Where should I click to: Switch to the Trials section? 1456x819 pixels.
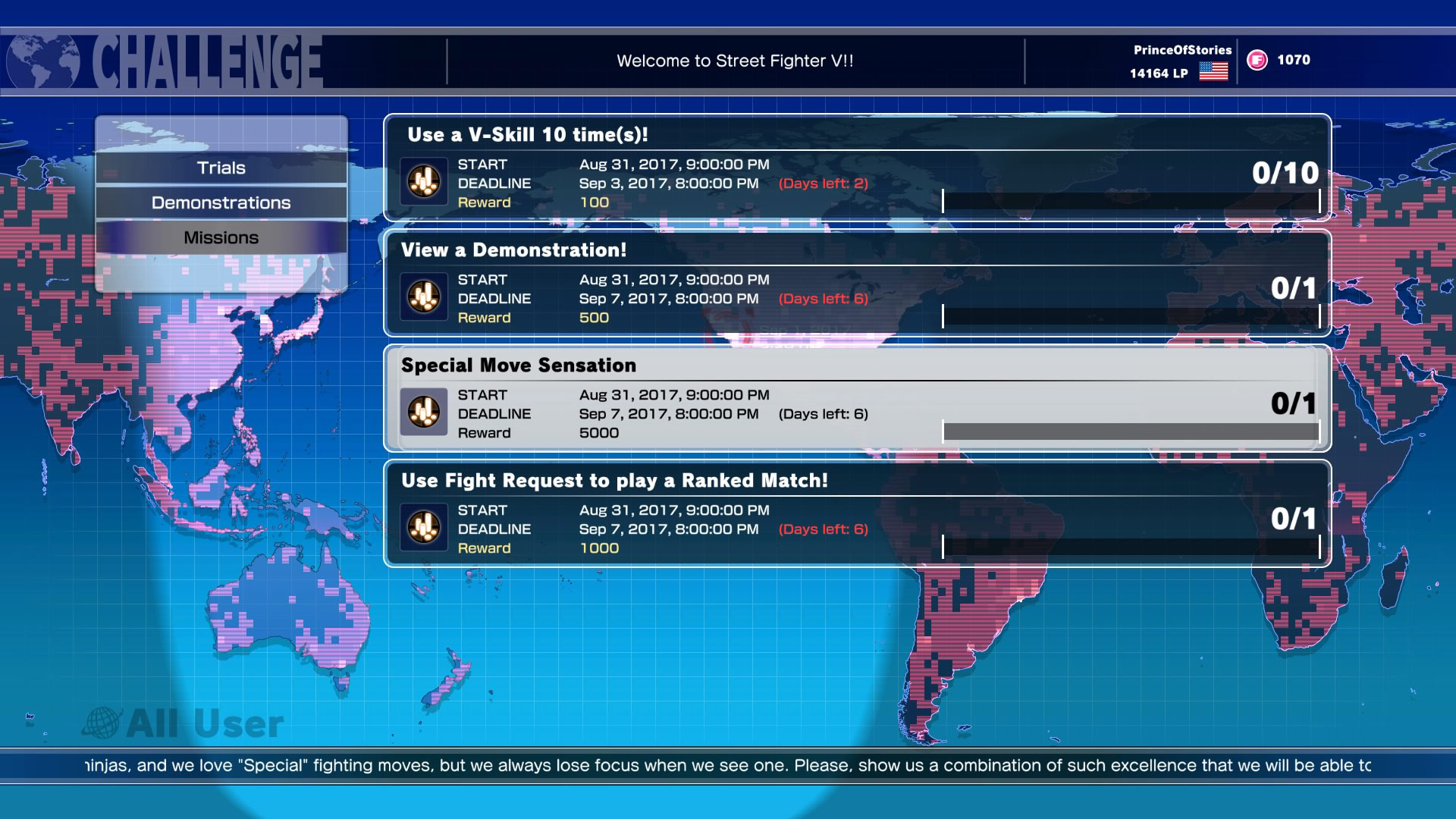(x=220, y=168)
